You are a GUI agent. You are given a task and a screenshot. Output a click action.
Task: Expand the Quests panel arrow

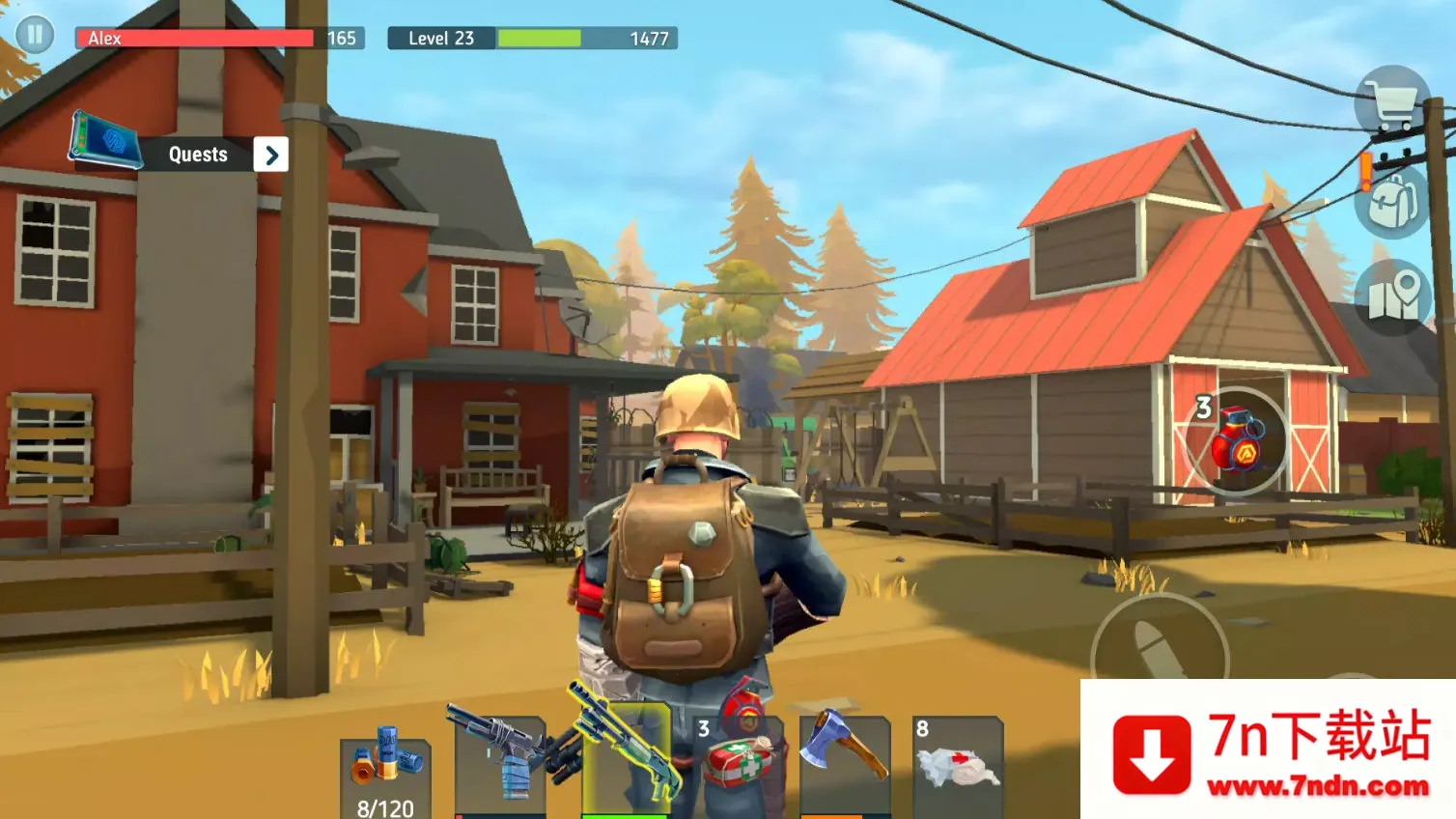tap(271, 155)
